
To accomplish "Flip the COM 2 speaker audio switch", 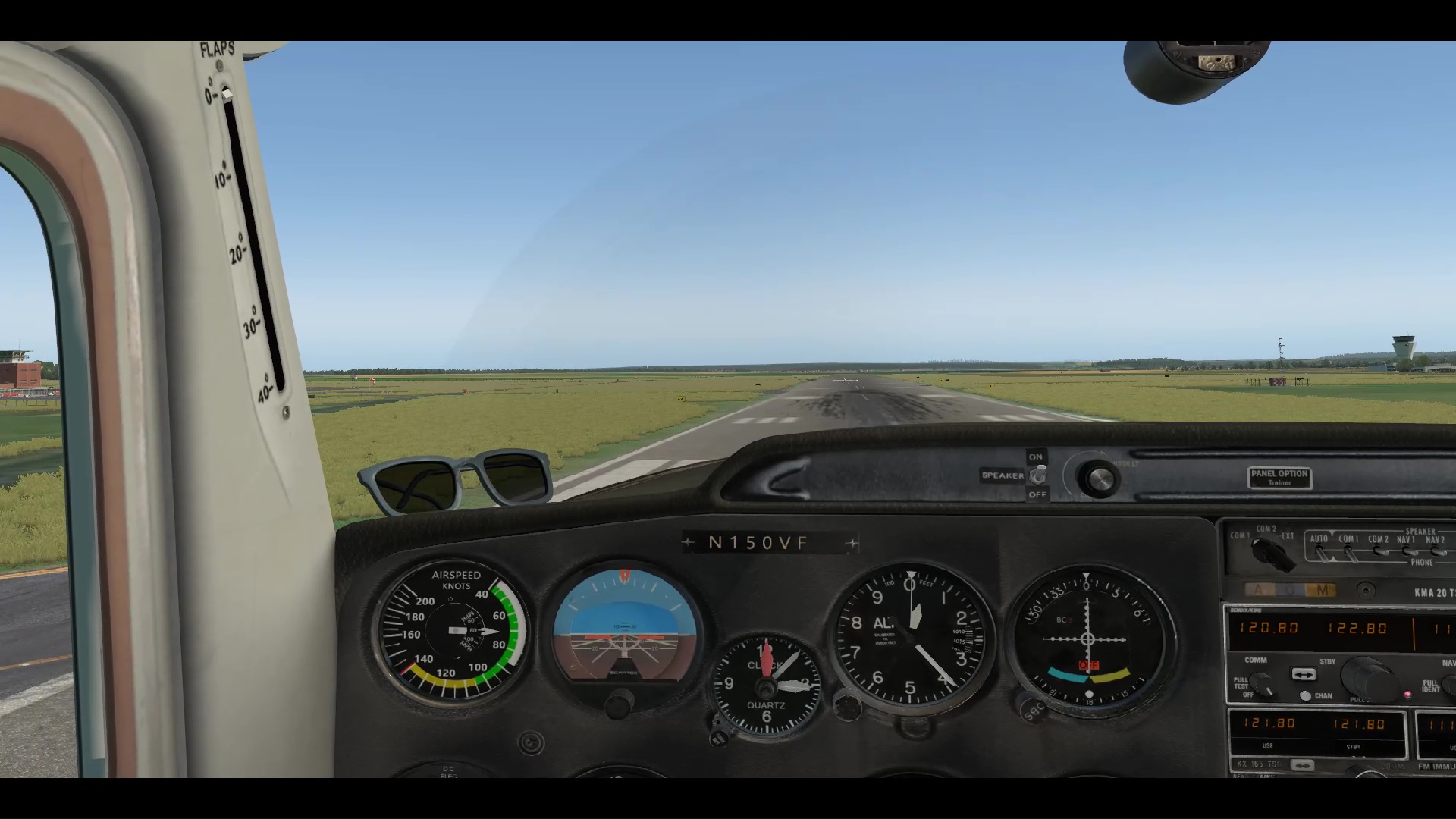I will coord(1380,552).
